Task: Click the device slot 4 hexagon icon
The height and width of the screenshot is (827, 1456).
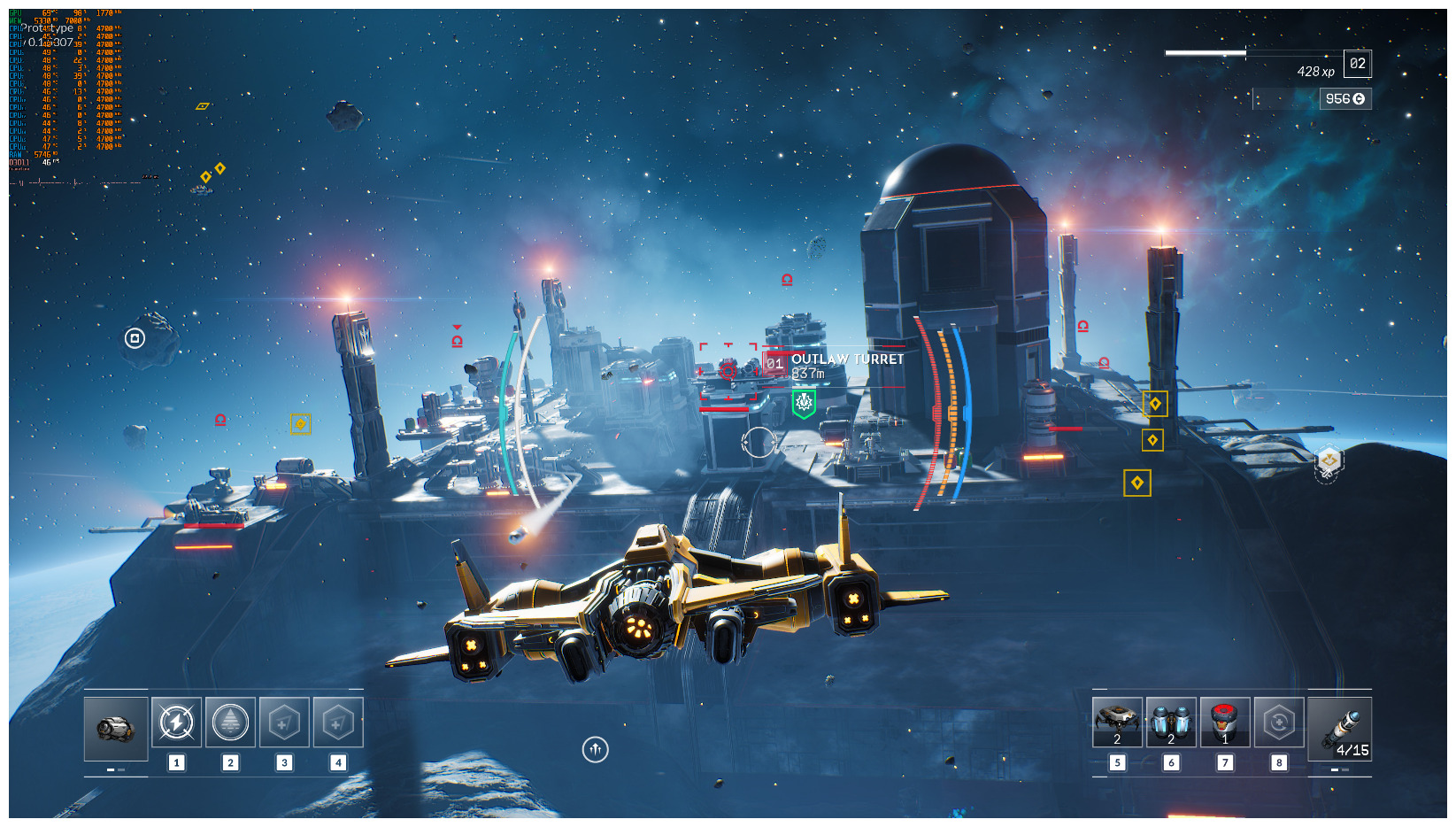Action: (x=338, y=722)
